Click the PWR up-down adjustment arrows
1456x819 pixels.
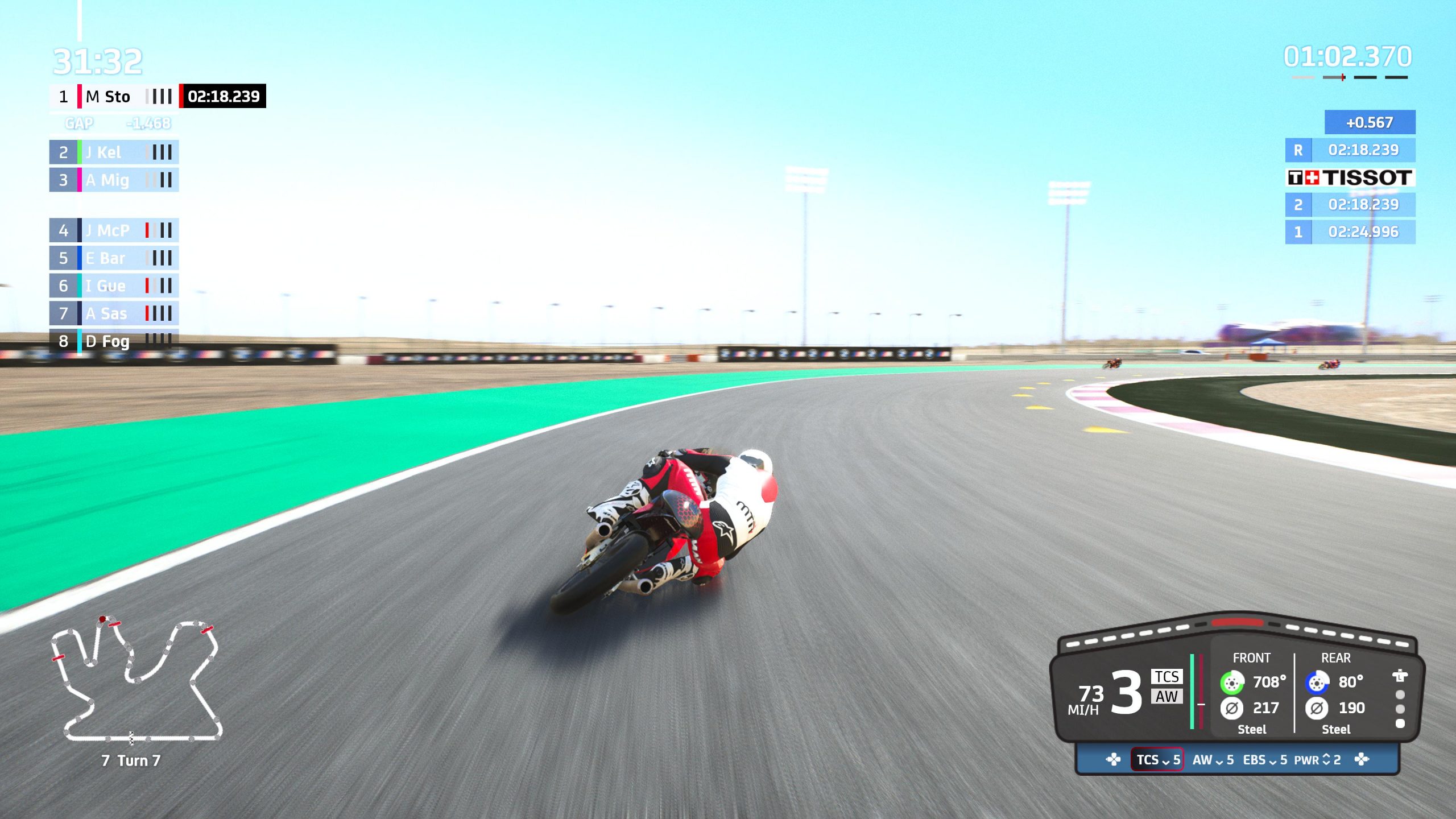(1325, 760)
